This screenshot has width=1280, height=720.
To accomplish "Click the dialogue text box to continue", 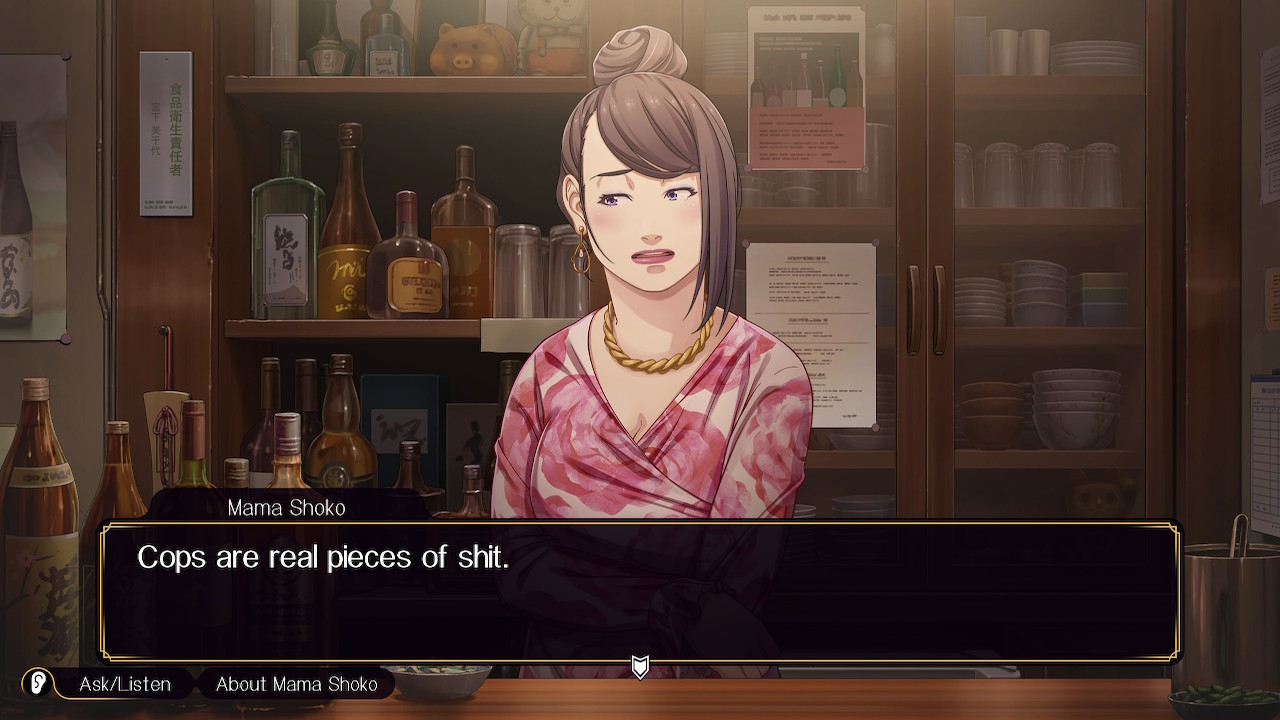I will pyautogui.click(x=640, y=591).
